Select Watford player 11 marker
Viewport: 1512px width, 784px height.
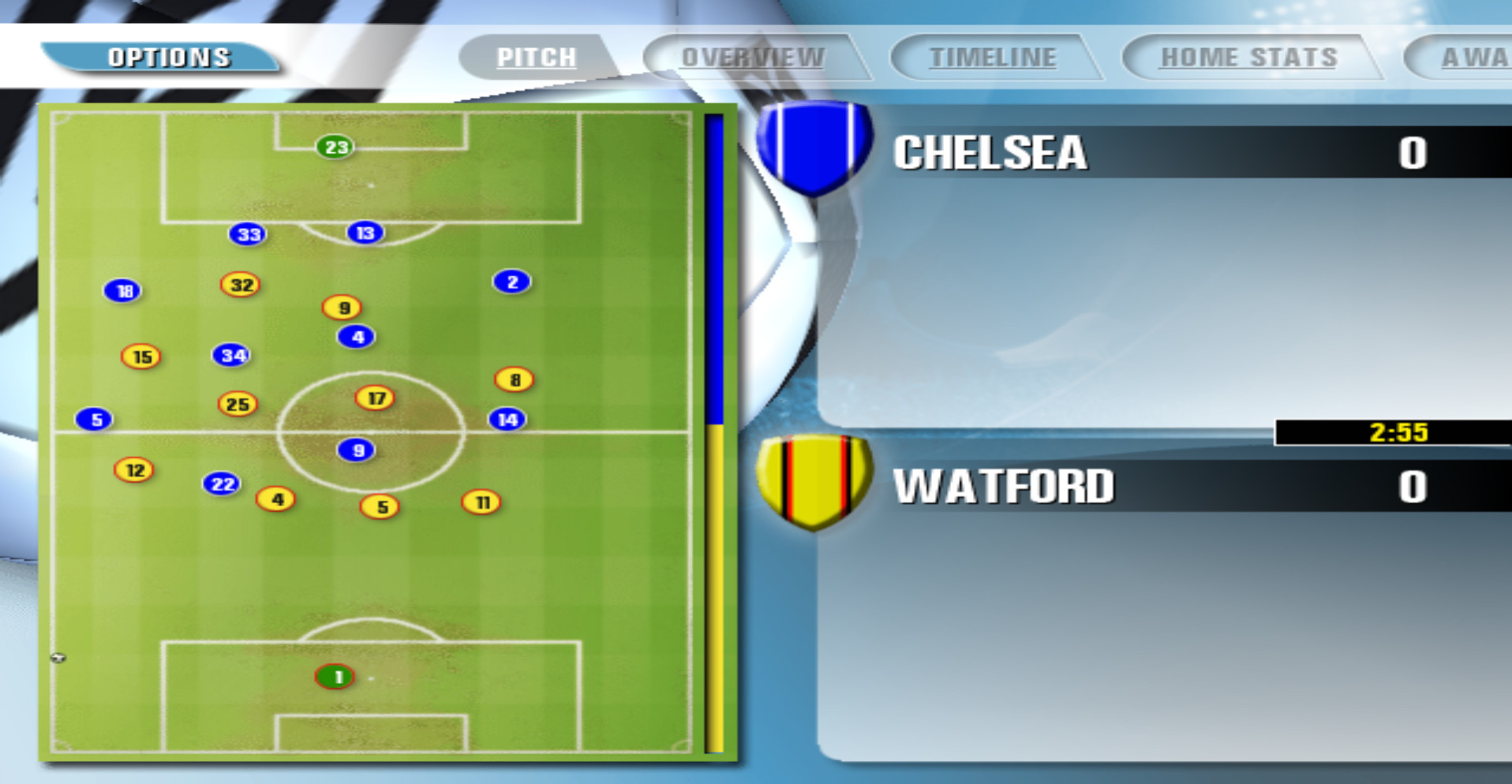click(481, 501)
